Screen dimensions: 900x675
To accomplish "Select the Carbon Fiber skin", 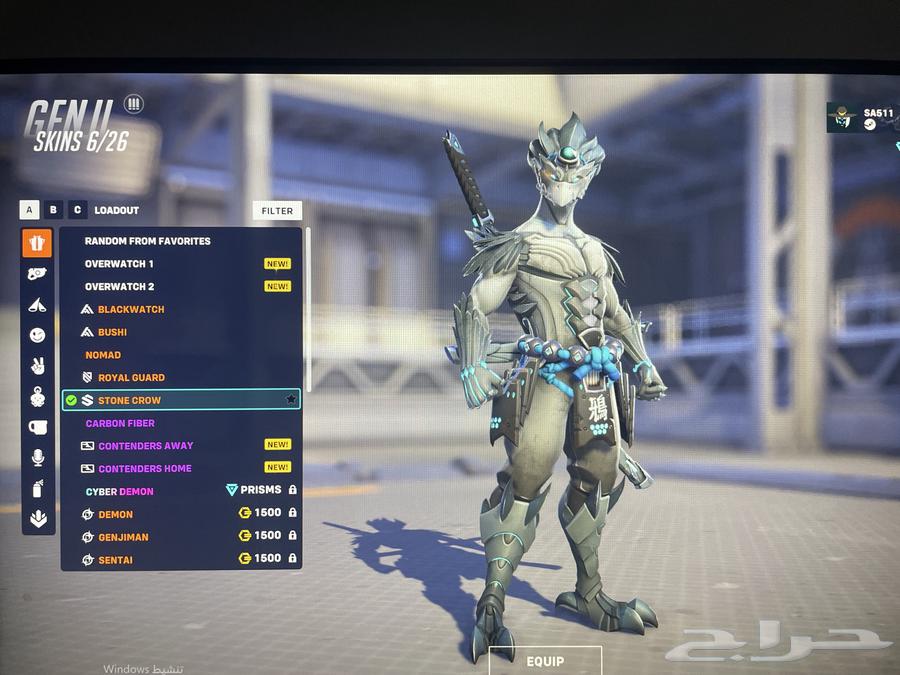I will [x=120, y=424].
